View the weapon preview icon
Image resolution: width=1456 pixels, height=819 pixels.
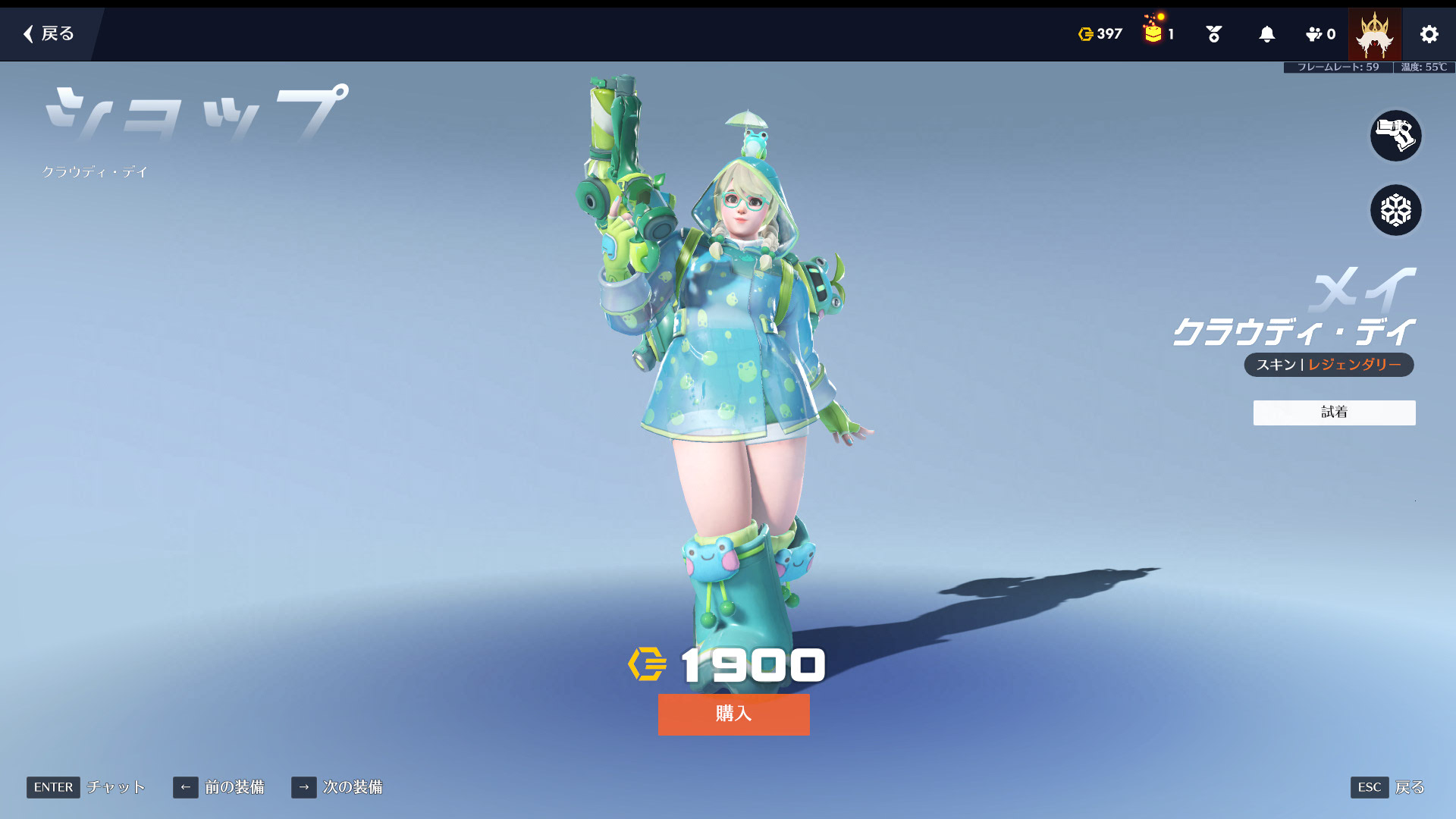[x=1395, y=136]
